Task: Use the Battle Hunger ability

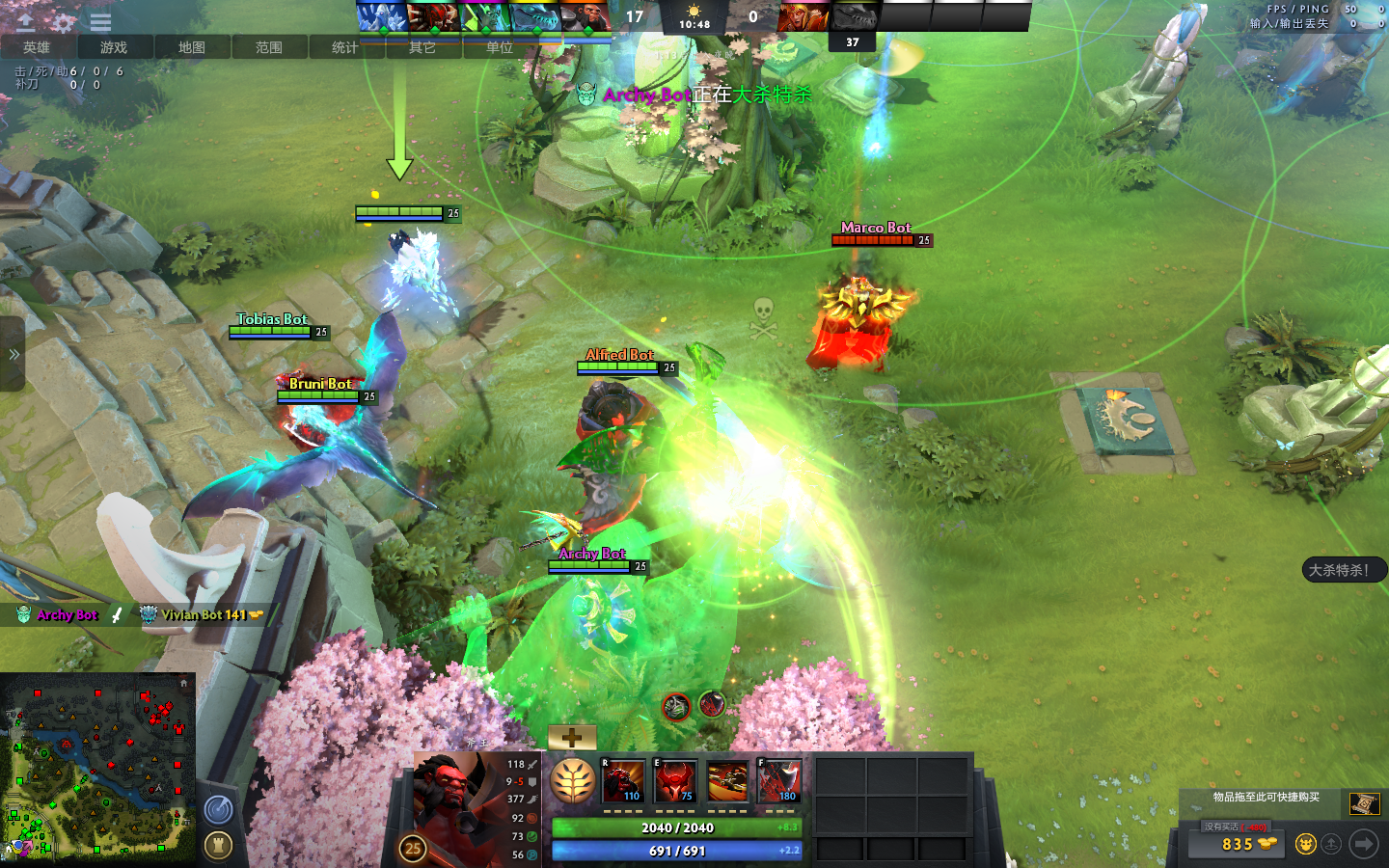Action: coord(675,781)
